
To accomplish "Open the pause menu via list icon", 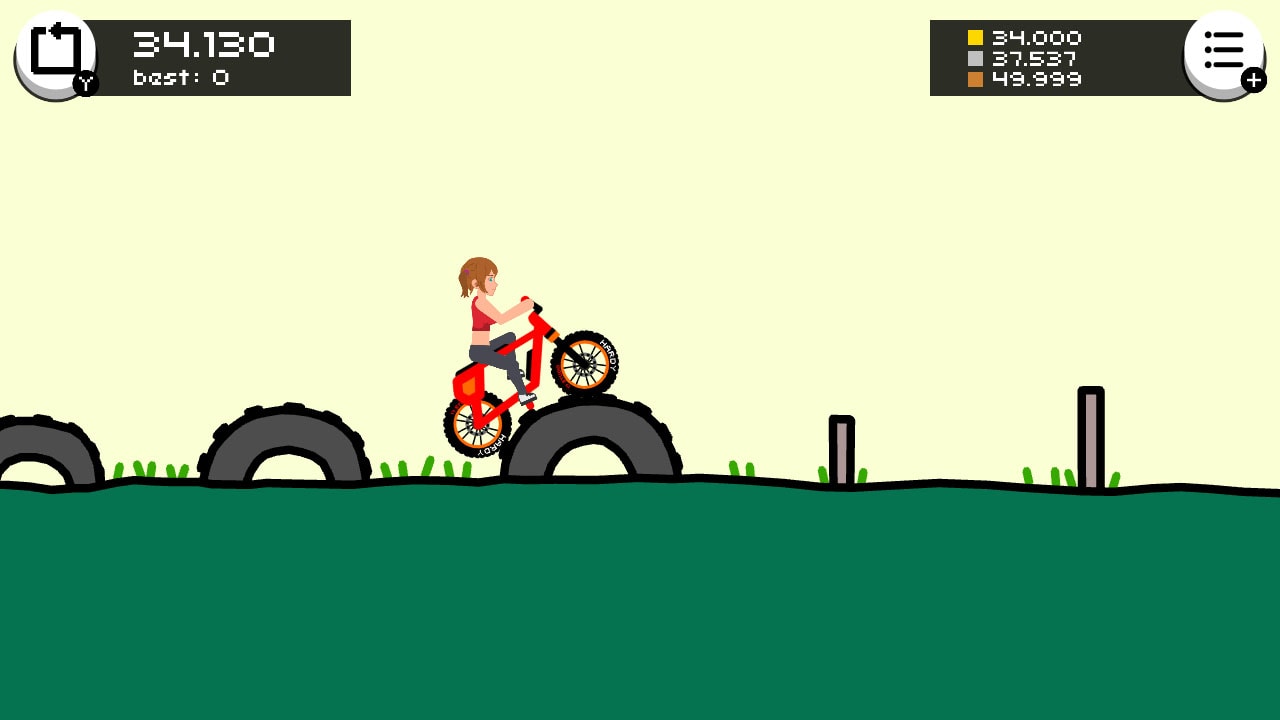I will point(1224,48).
